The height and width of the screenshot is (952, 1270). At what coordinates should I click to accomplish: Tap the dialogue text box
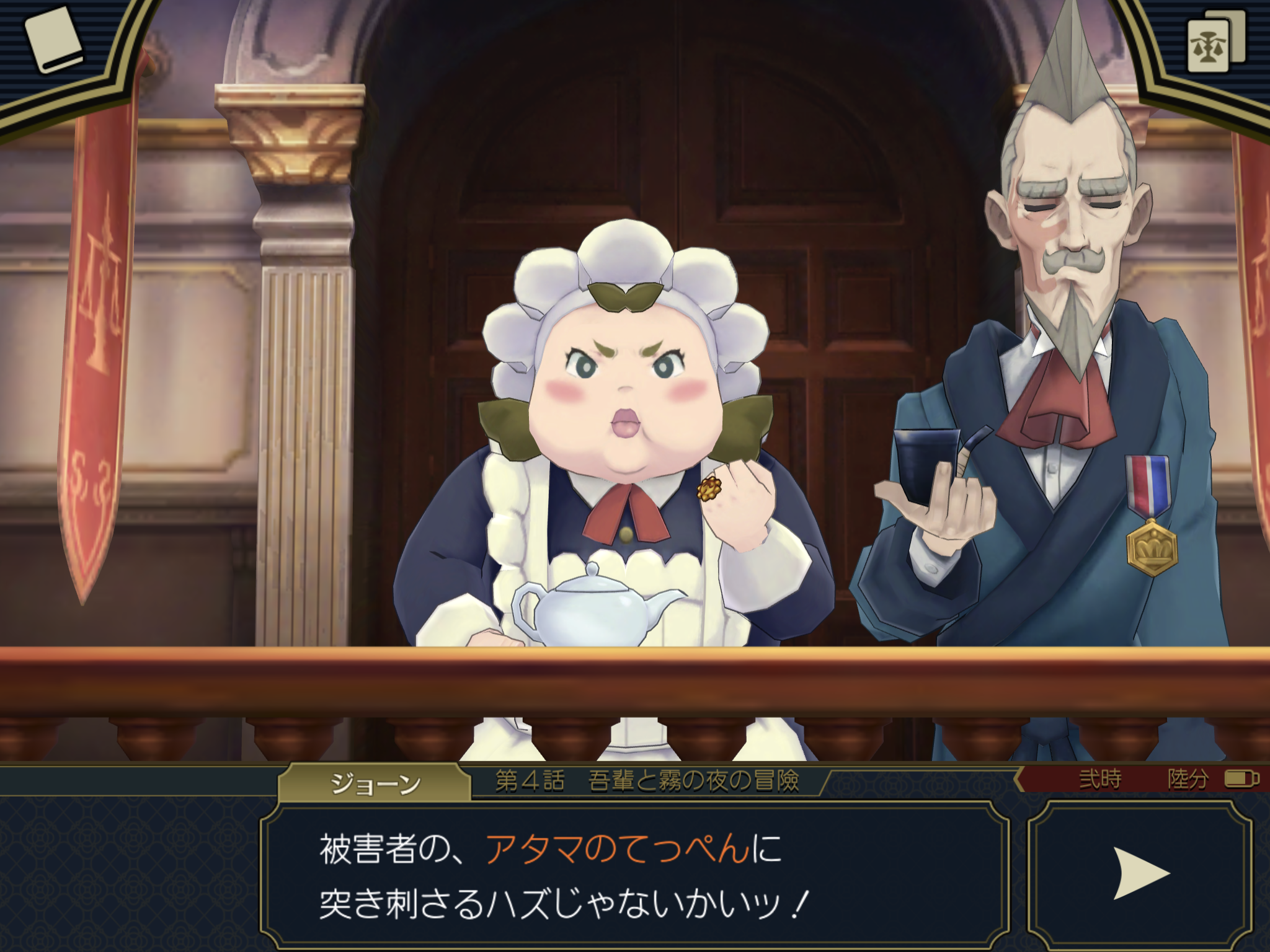pos(634,875)
